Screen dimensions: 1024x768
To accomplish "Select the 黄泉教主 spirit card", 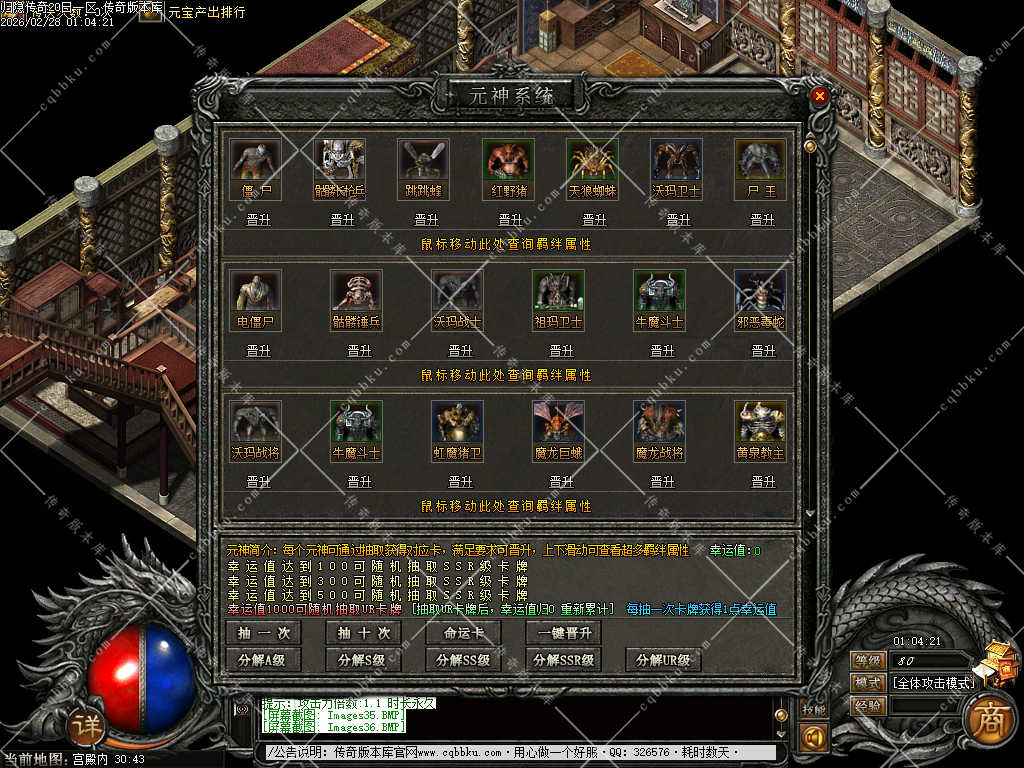I will (760, 422).
